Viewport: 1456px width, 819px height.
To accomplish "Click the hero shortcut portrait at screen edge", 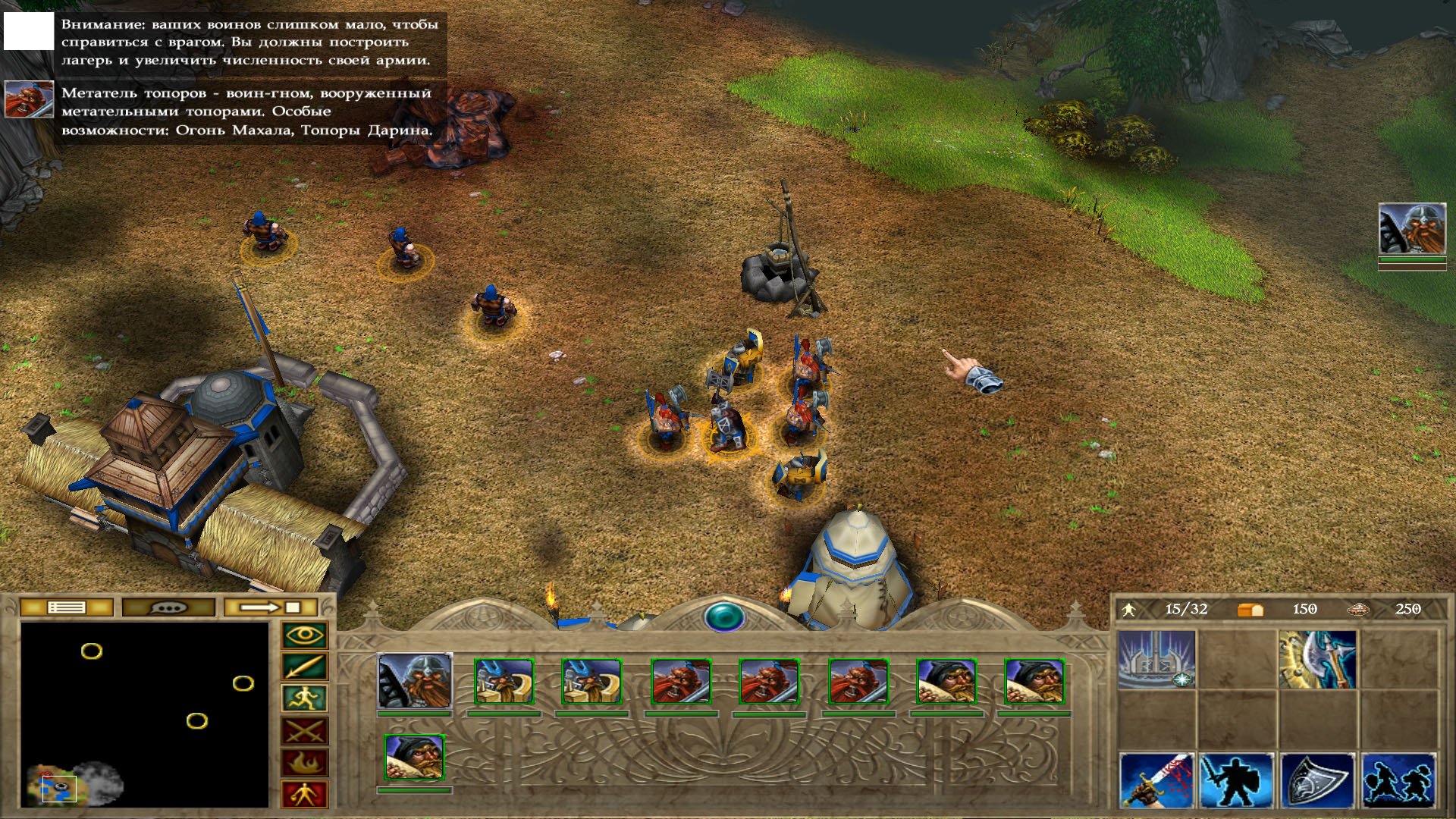I will 1411,228.
